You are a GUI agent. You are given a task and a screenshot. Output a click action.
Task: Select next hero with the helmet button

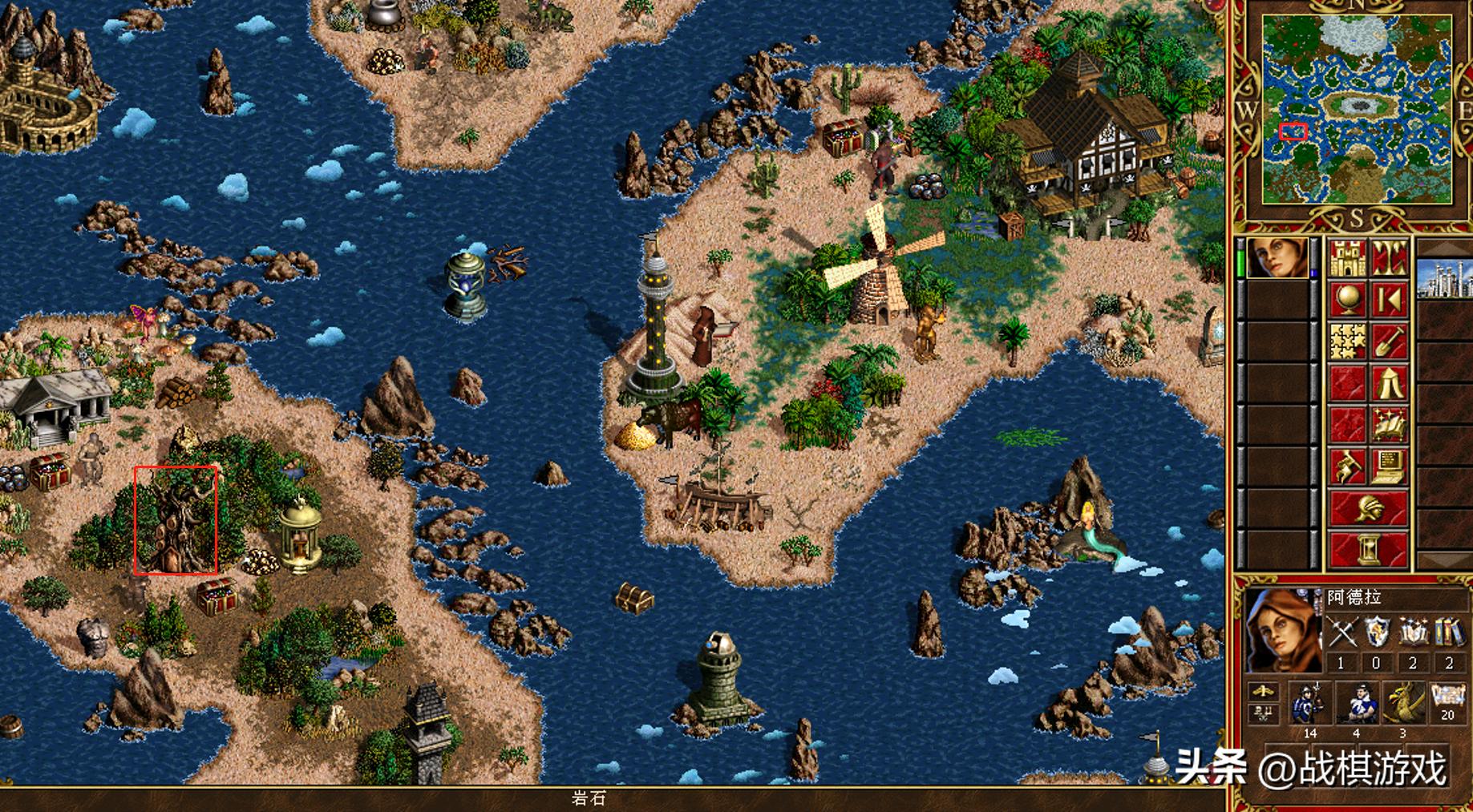(1368, 508)
